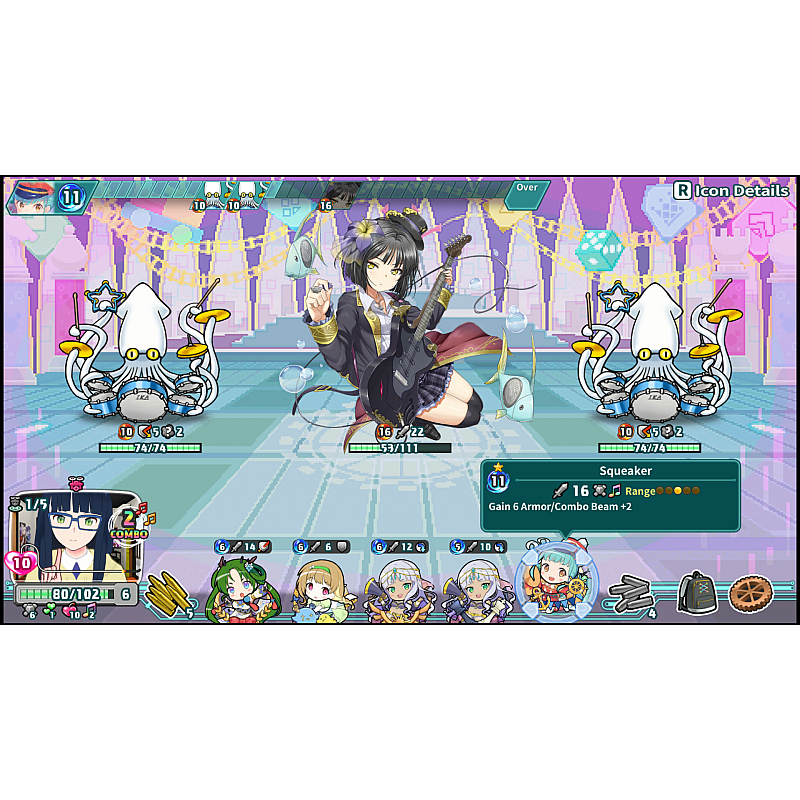Viewport: 800px width, 800px height.
Task: Open the backpack inventory
Action: (696, 593)
